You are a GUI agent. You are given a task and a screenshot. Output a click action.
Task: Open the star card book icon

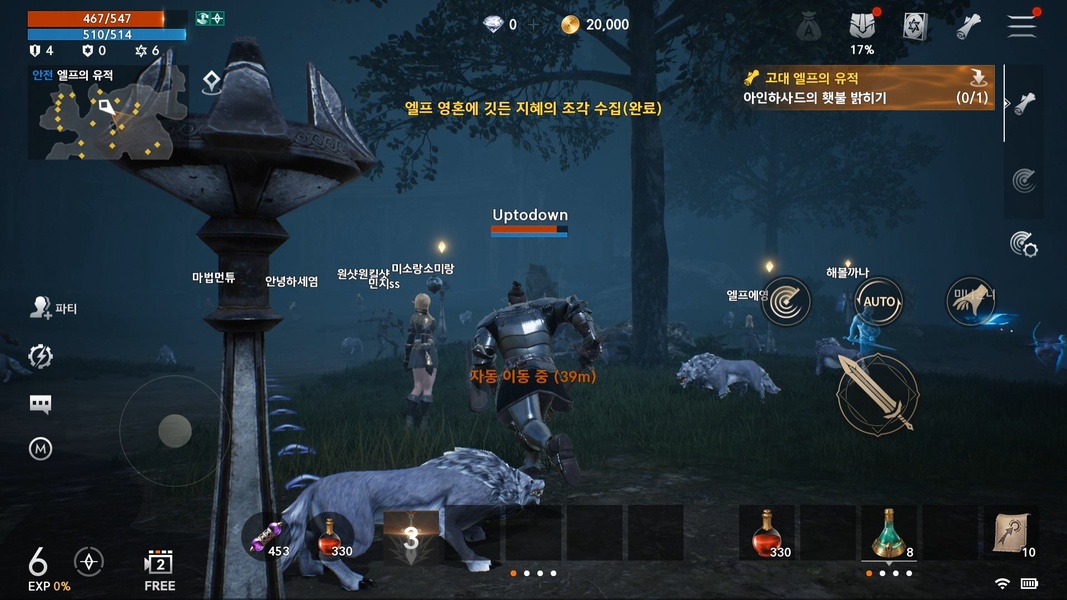[x=915, y=27]
